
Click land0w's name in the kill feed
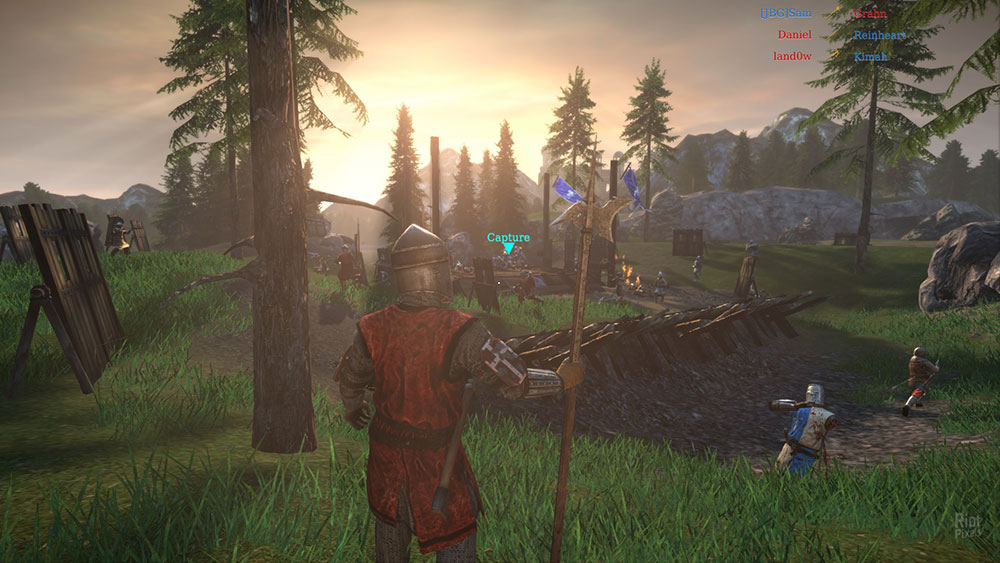tap(791, 56)
